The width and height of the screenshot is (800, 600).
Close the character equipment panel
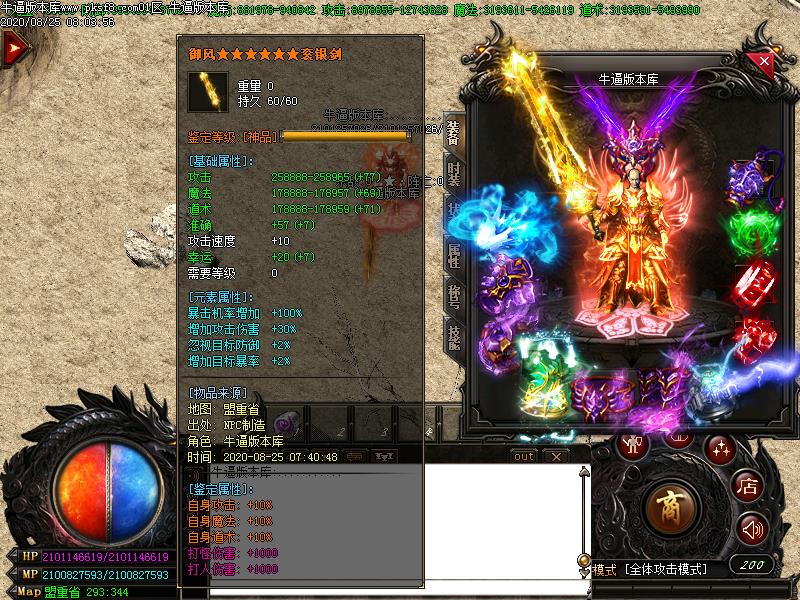764,61
